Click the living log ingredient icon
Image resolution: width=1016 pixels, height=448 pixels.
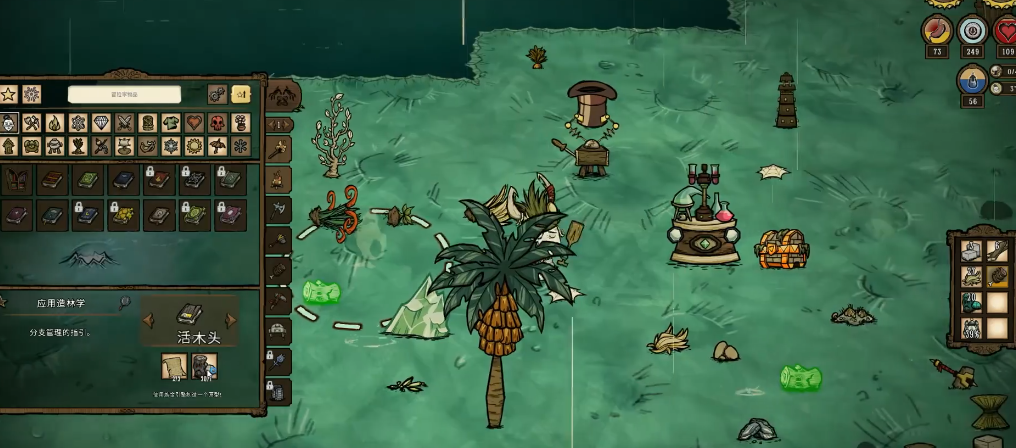(204, 368)
